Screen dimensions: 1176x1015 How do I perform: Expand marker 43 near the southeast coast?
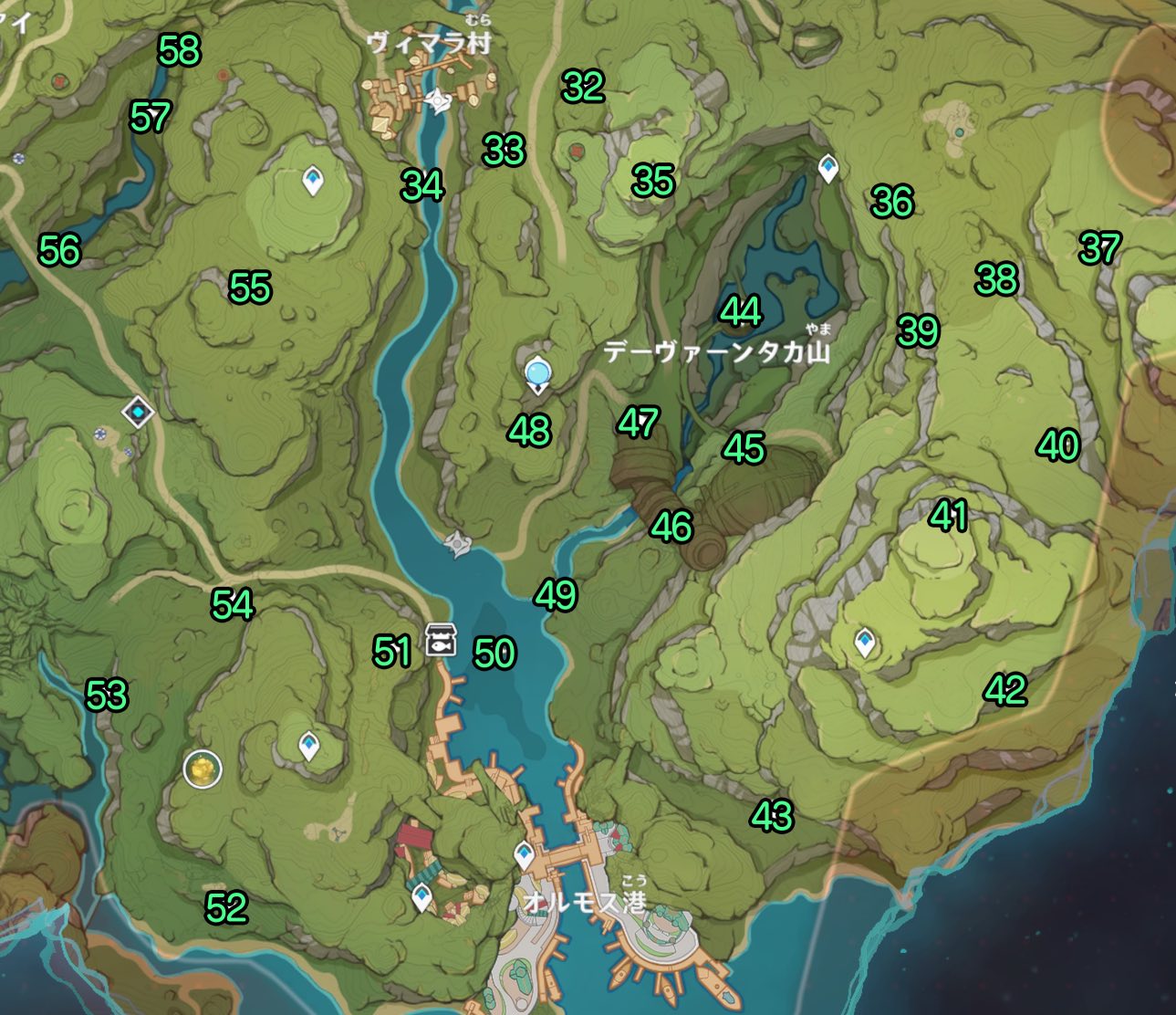tap(774, 815)
